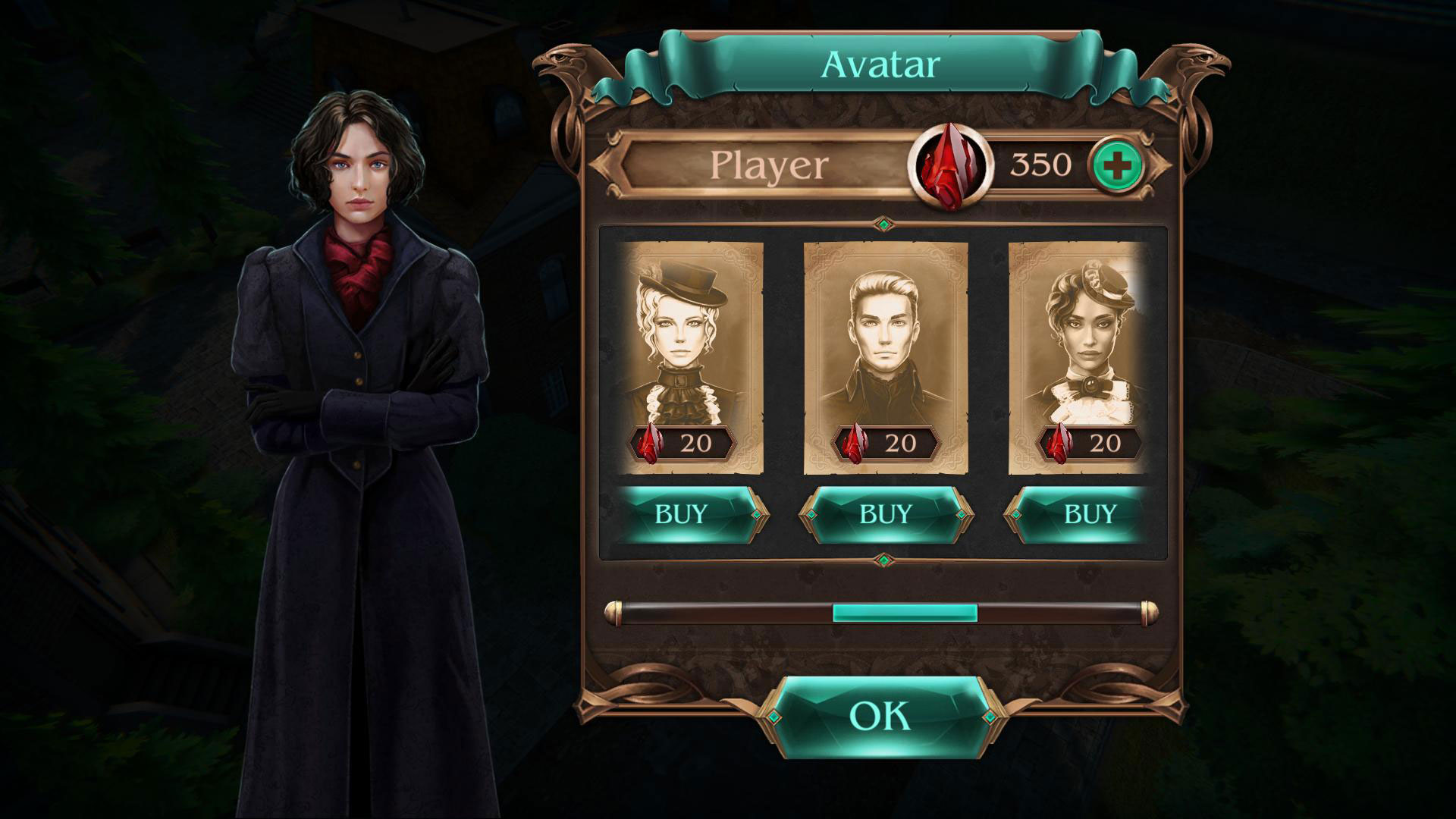Click the Player name field
This screenshot has height=819, width=1456.
click(x=766, y=163)
